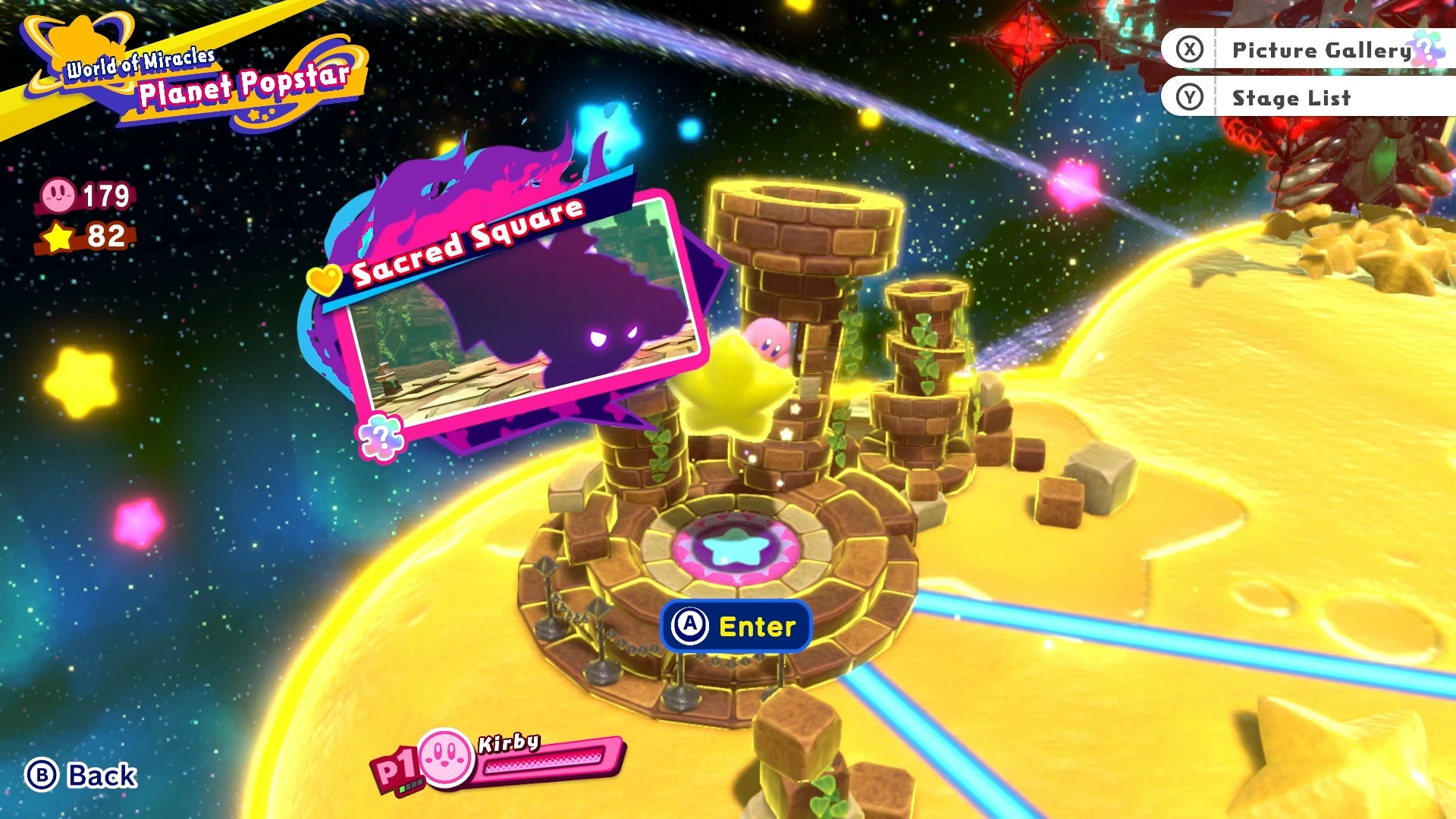Click the Y button icon for Stage List
The image size is (1456, 819).
point(1191,97)
